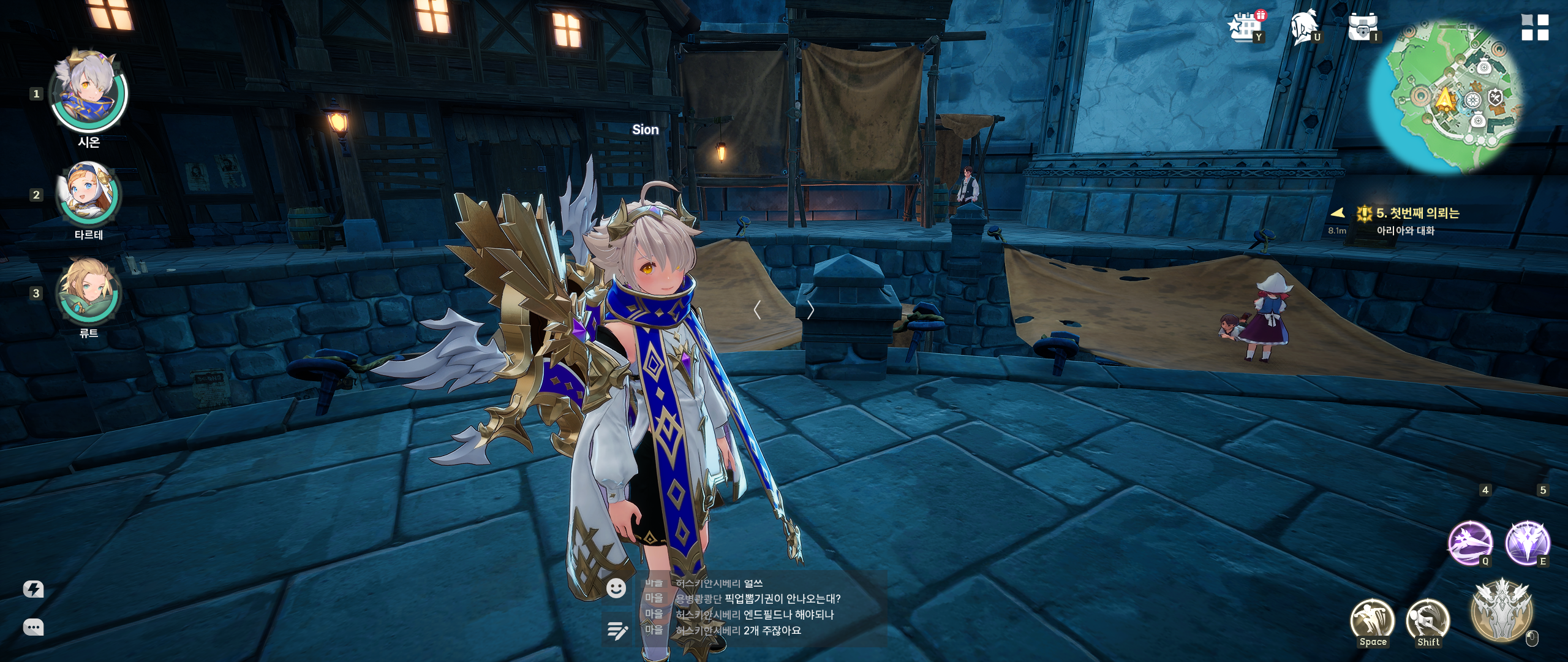Open the chat emoji smiley button

(x=616, y=588)
